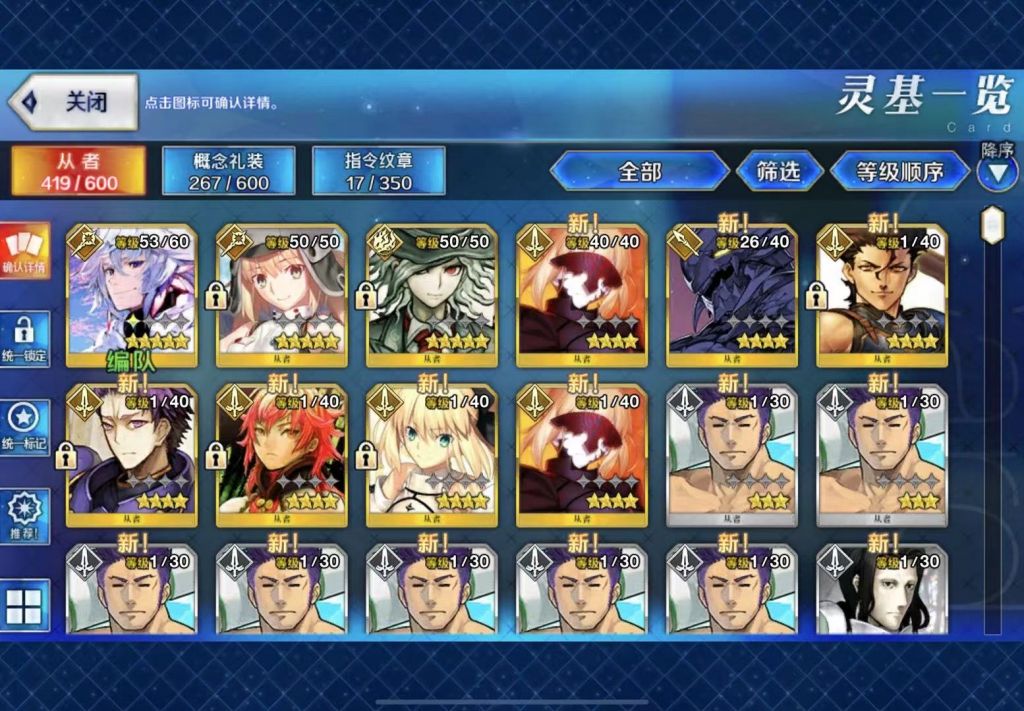The image size is (1024, 711).
Task: Switch to the 指令纹章 command code tab
Action: [x=379, y=171]
